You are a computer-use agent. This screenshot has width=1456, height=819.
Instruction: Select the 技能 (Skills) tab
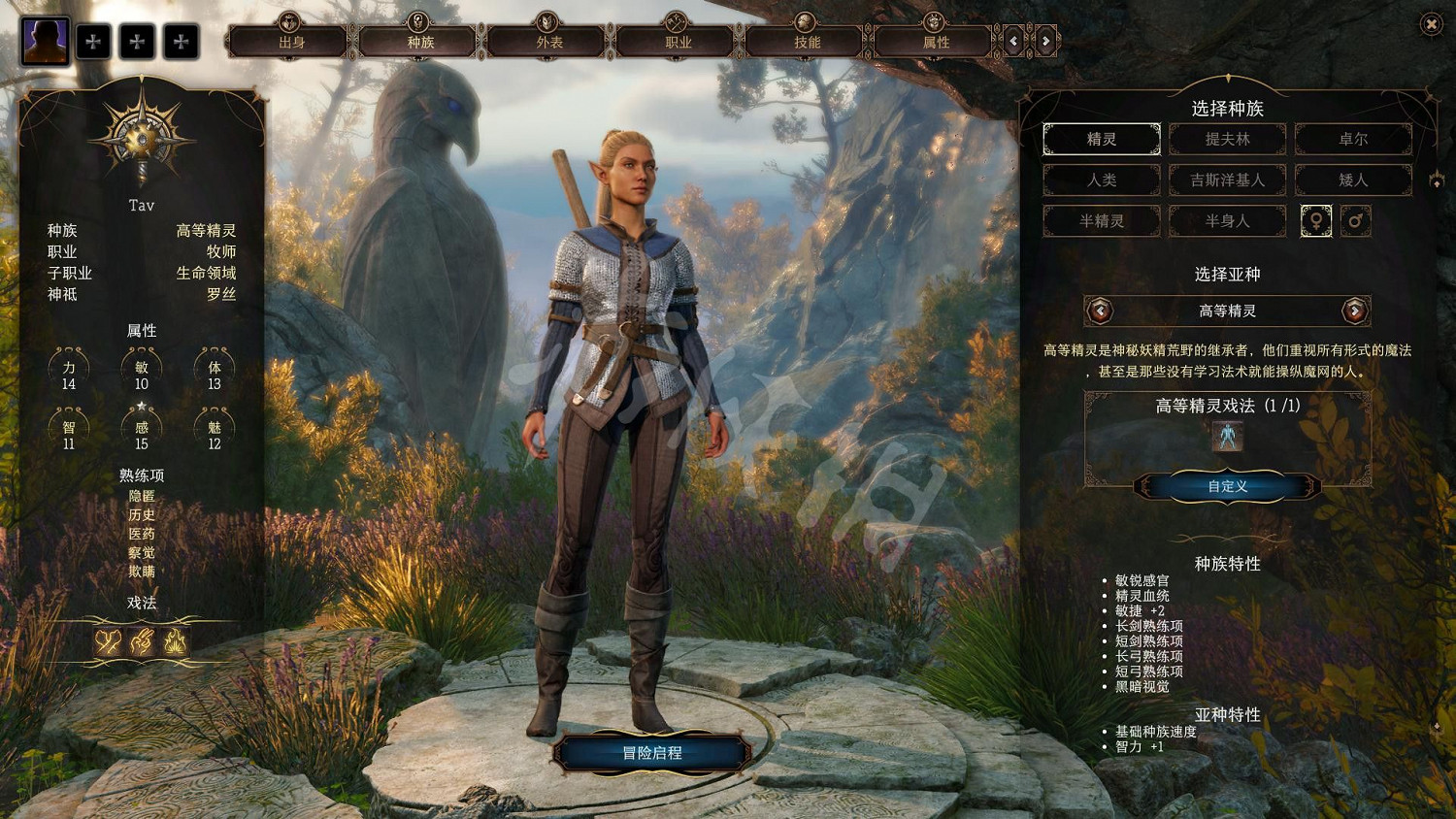[807, 42]
